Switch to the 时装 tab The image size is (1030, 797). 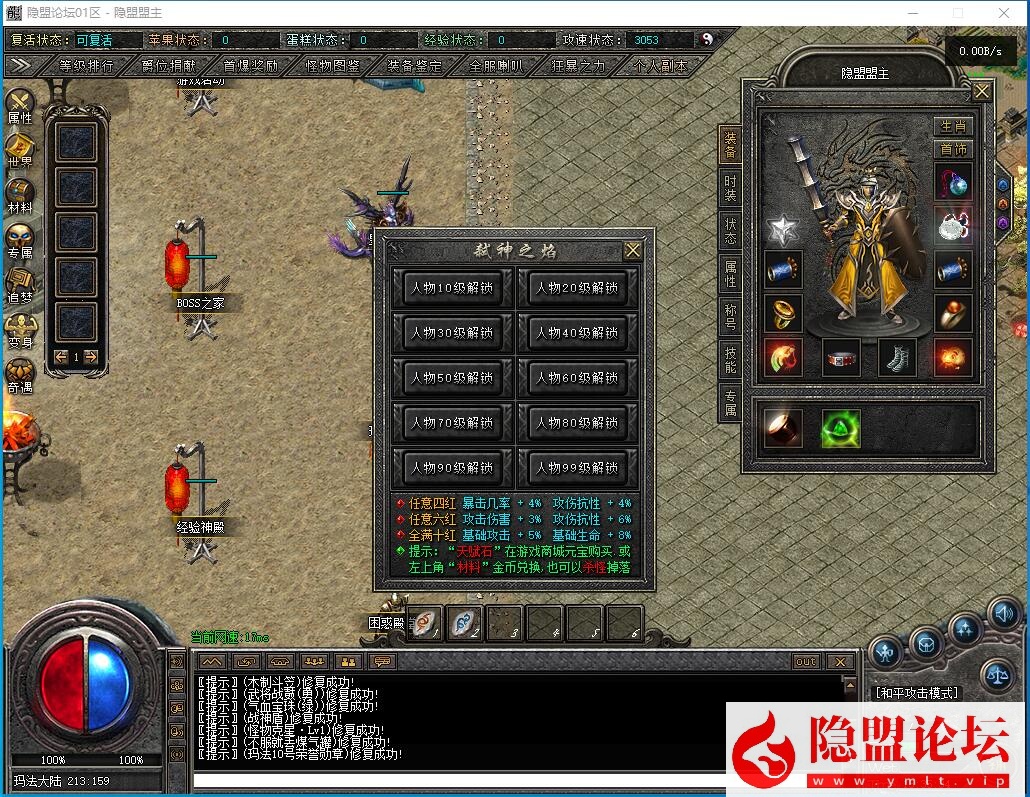point(731,188)
